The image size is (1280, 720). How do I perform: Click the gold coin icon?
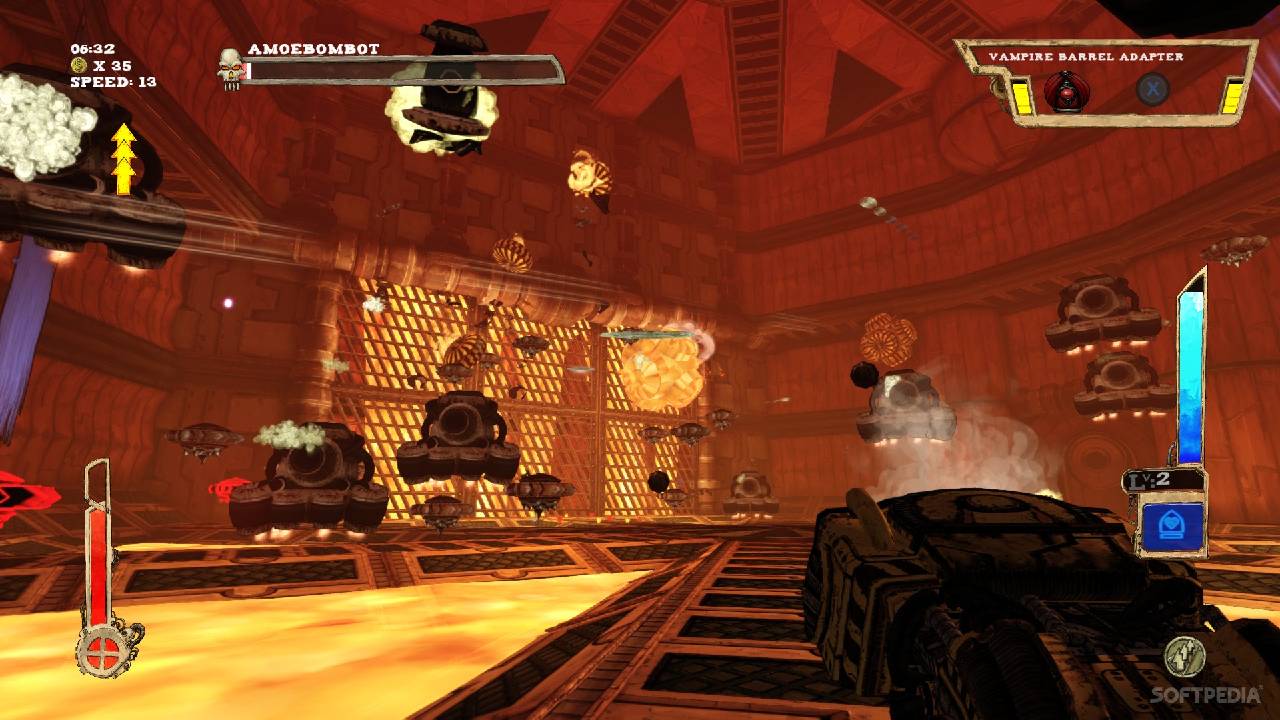77,65
